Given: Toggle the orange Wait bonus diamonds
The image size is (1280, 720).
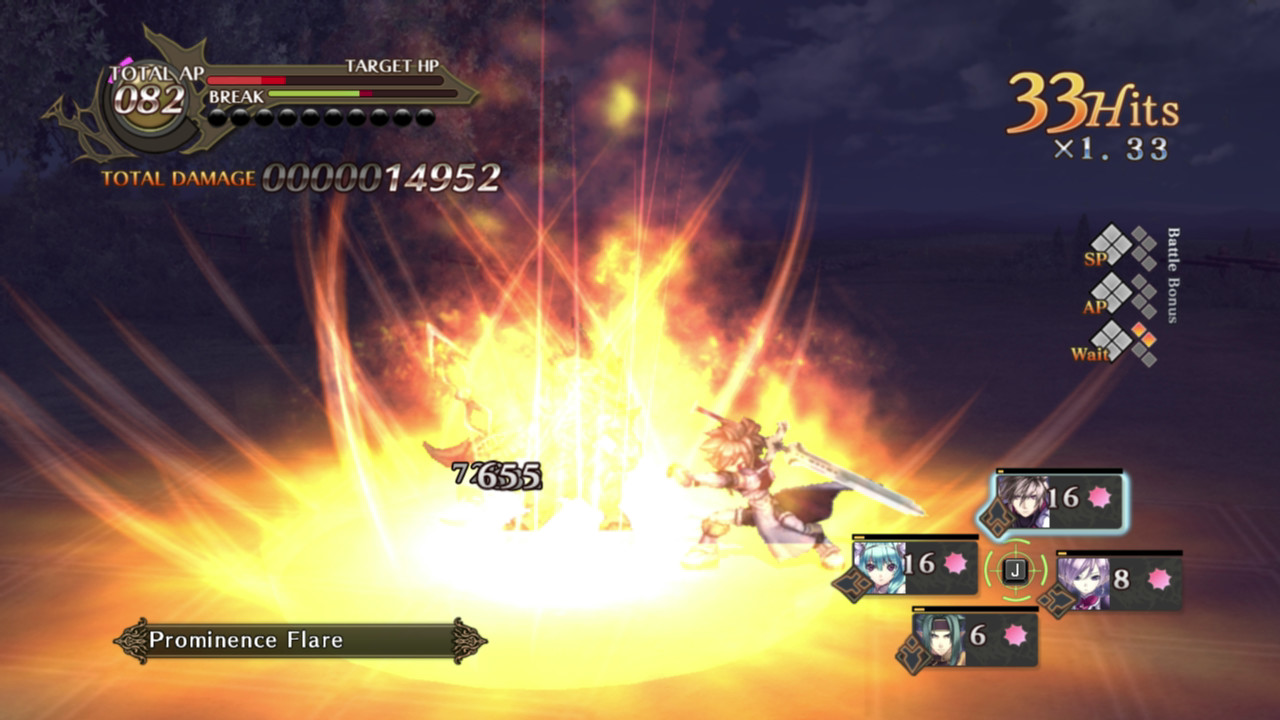Looking at the screenshot, I should tap(1138, 340).
